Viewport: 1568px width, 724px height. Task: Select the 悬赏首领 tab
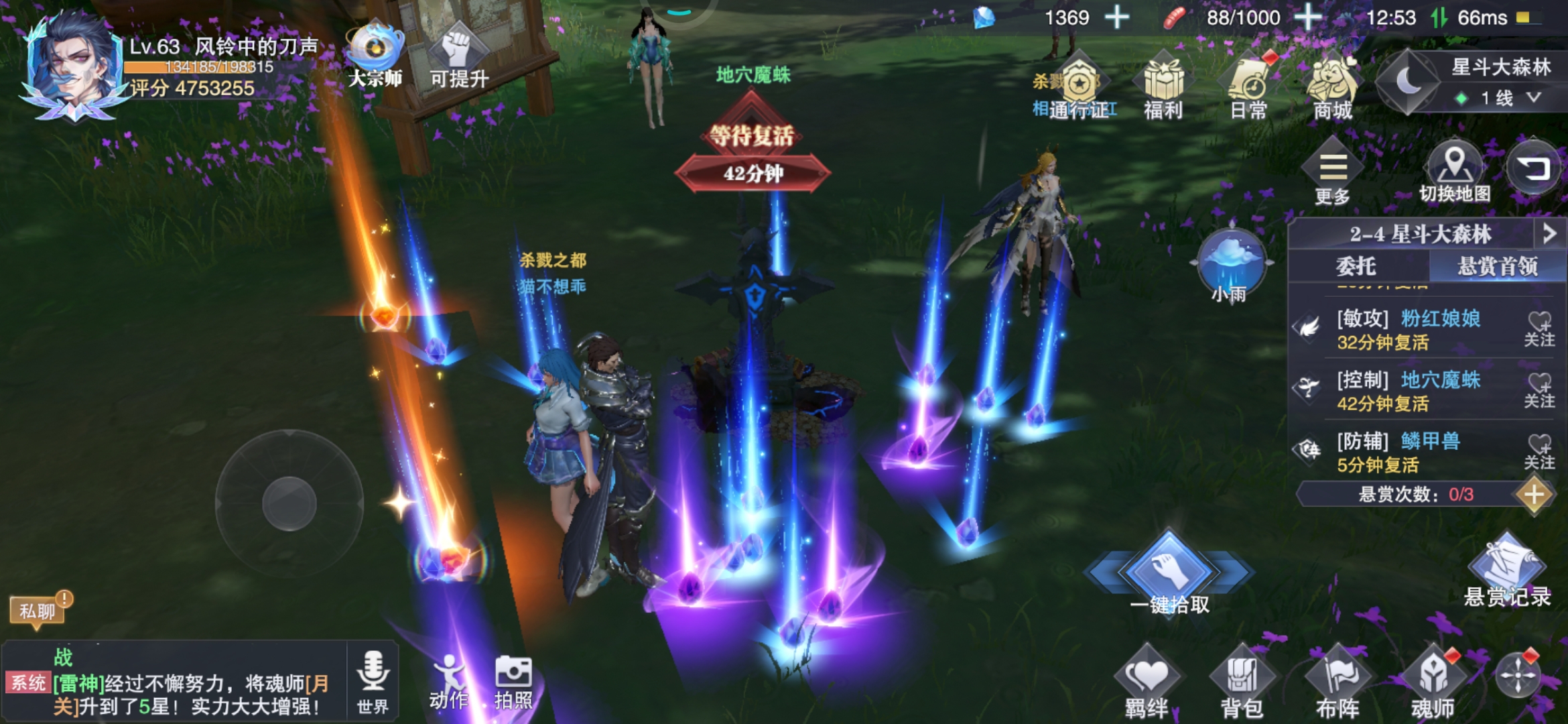pyautogui.click(x=1497, y=266)
